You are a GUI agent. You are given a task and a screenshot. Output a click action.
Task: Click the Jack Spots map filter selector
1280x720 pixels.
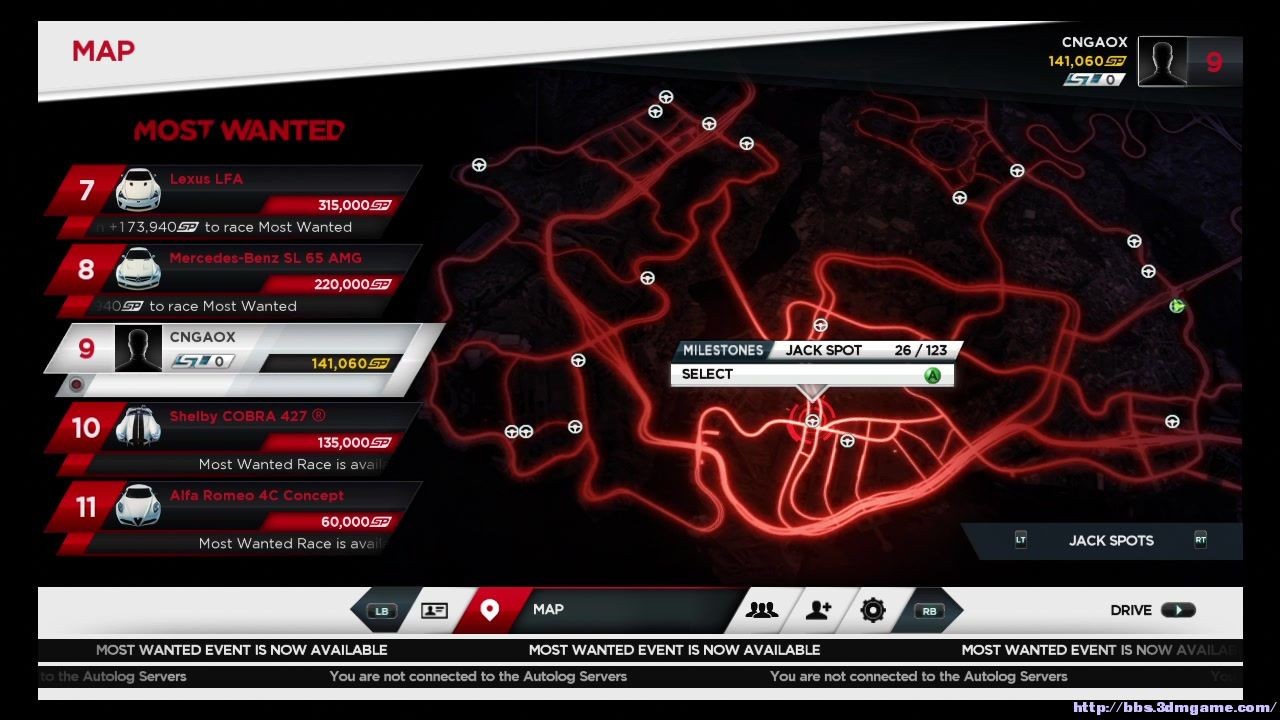(1110, 541)
